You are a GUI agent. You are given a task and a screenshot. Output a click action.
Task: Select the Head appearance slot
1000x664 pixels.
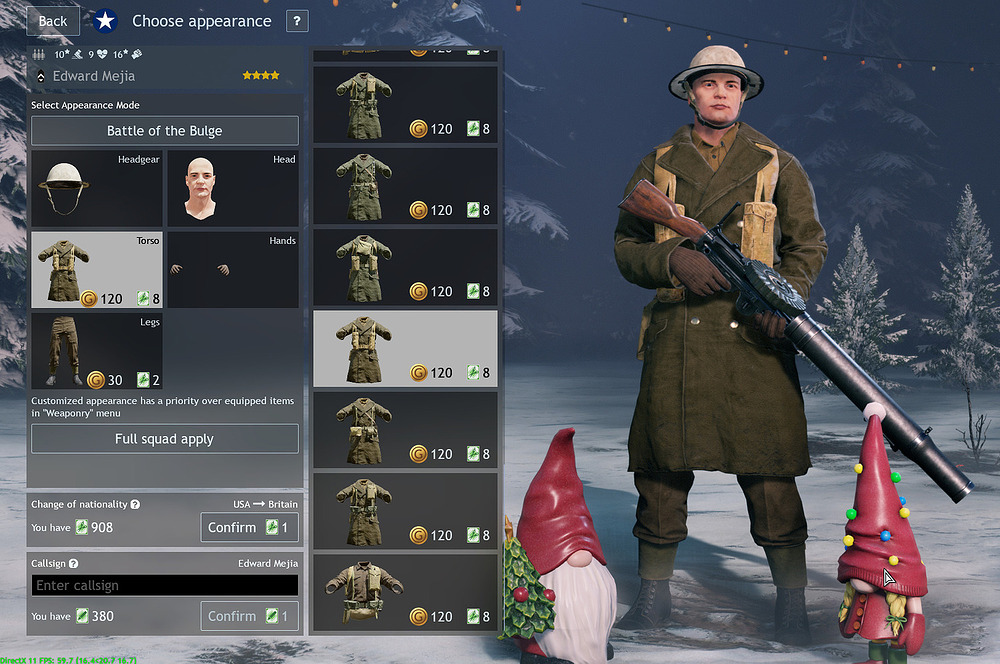(x=232, y=188)
